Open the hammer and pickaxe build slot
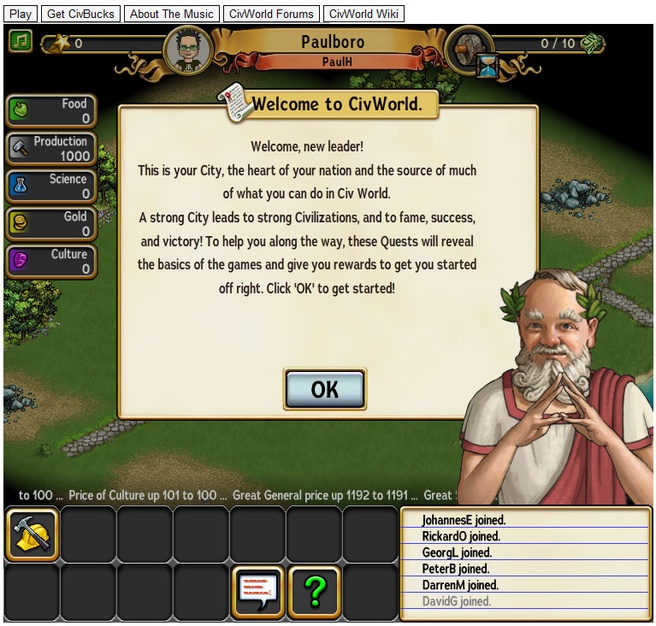656x626 pixels. [x=32, y=535]
